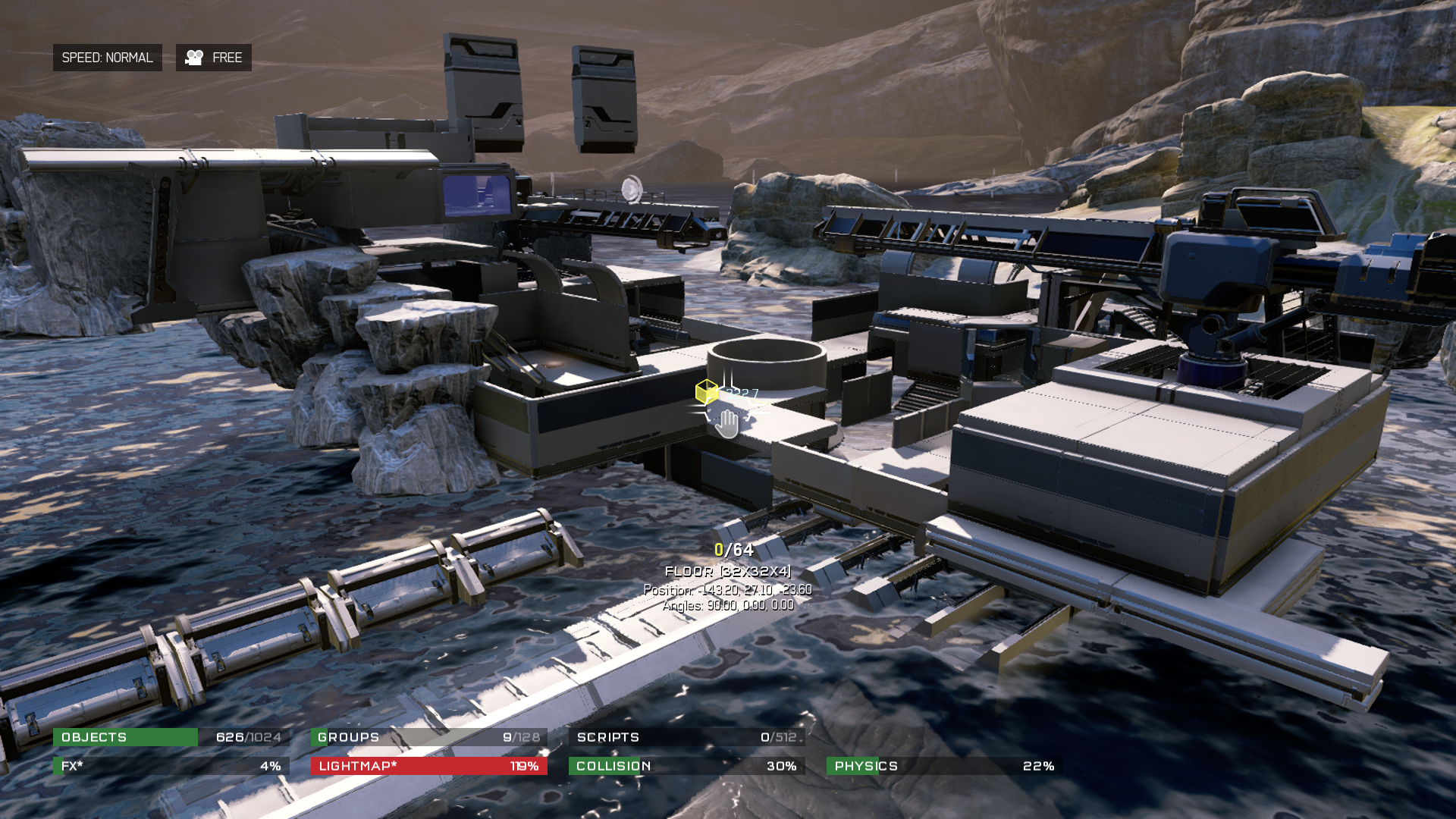Select the yellow cube object marker

point(706,391)
